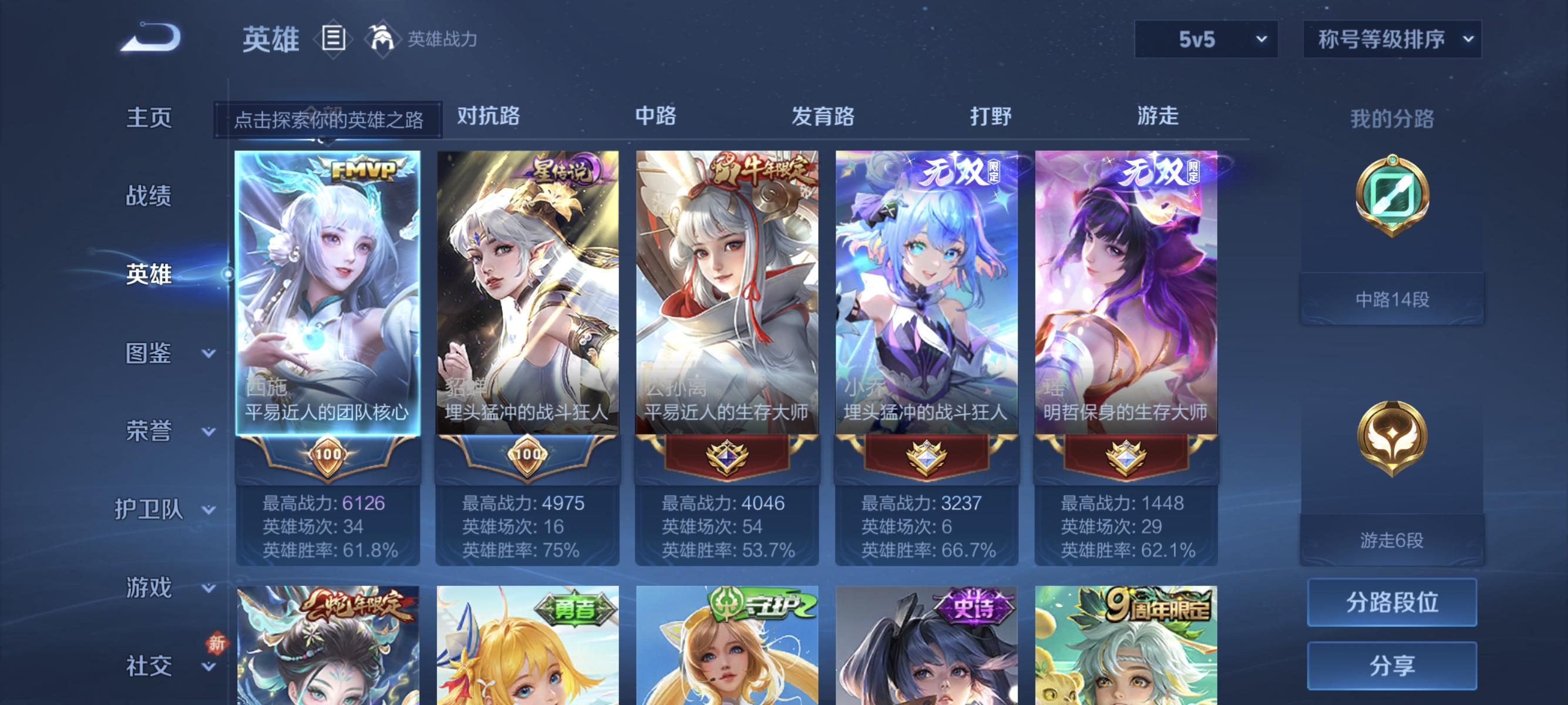The image size is (1568, 705).
Task: Click the 分享 share button
Action: pyautogui.click(x=1392, y=666)
